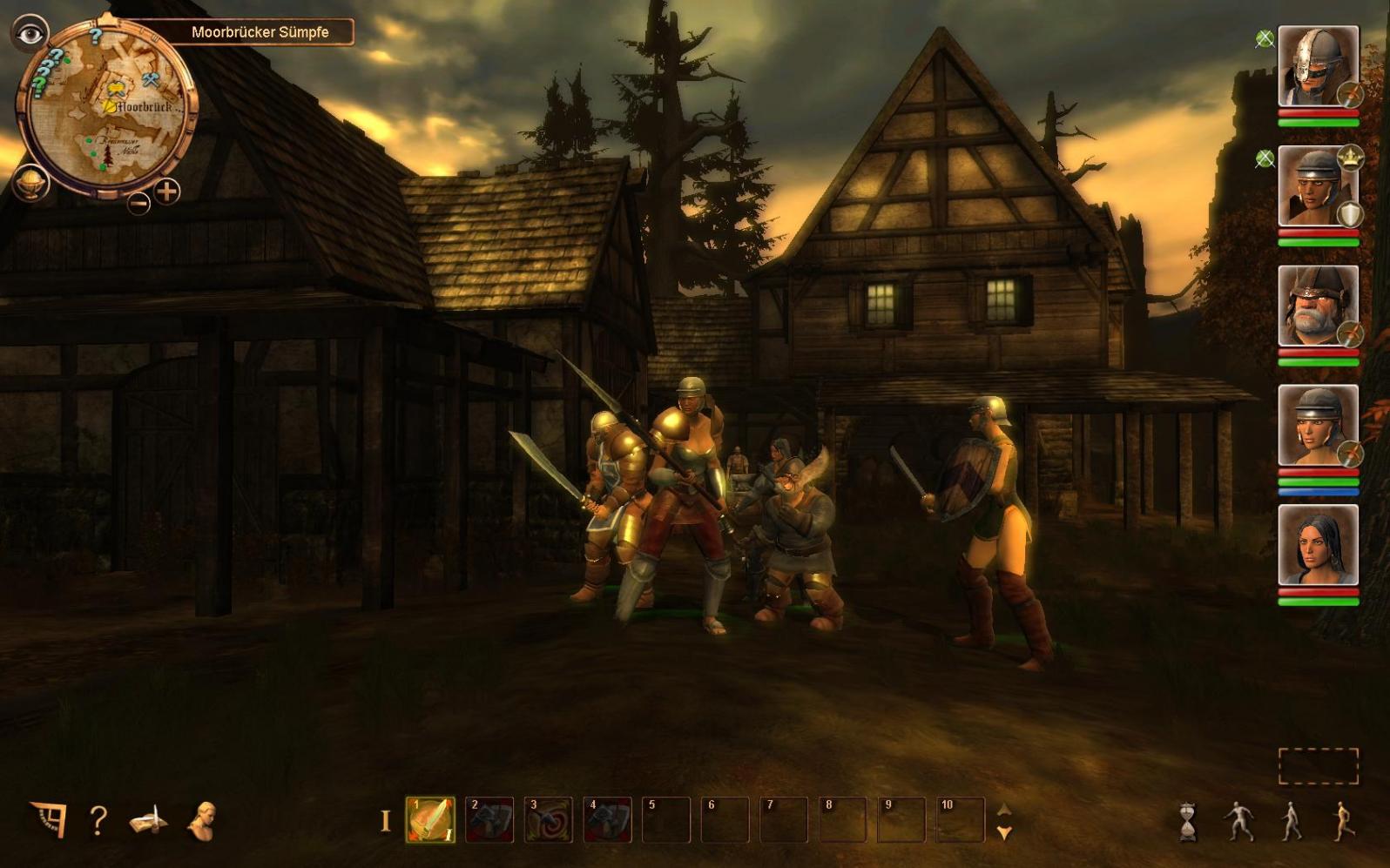1390x868 pixels.
Task: Open the help question mark button
Action: (x=98, y=820)
